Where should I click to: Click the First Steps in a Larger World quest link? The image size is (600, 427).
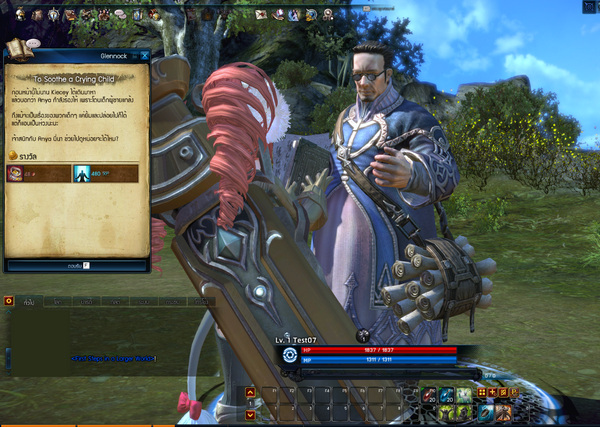(112, 357)
